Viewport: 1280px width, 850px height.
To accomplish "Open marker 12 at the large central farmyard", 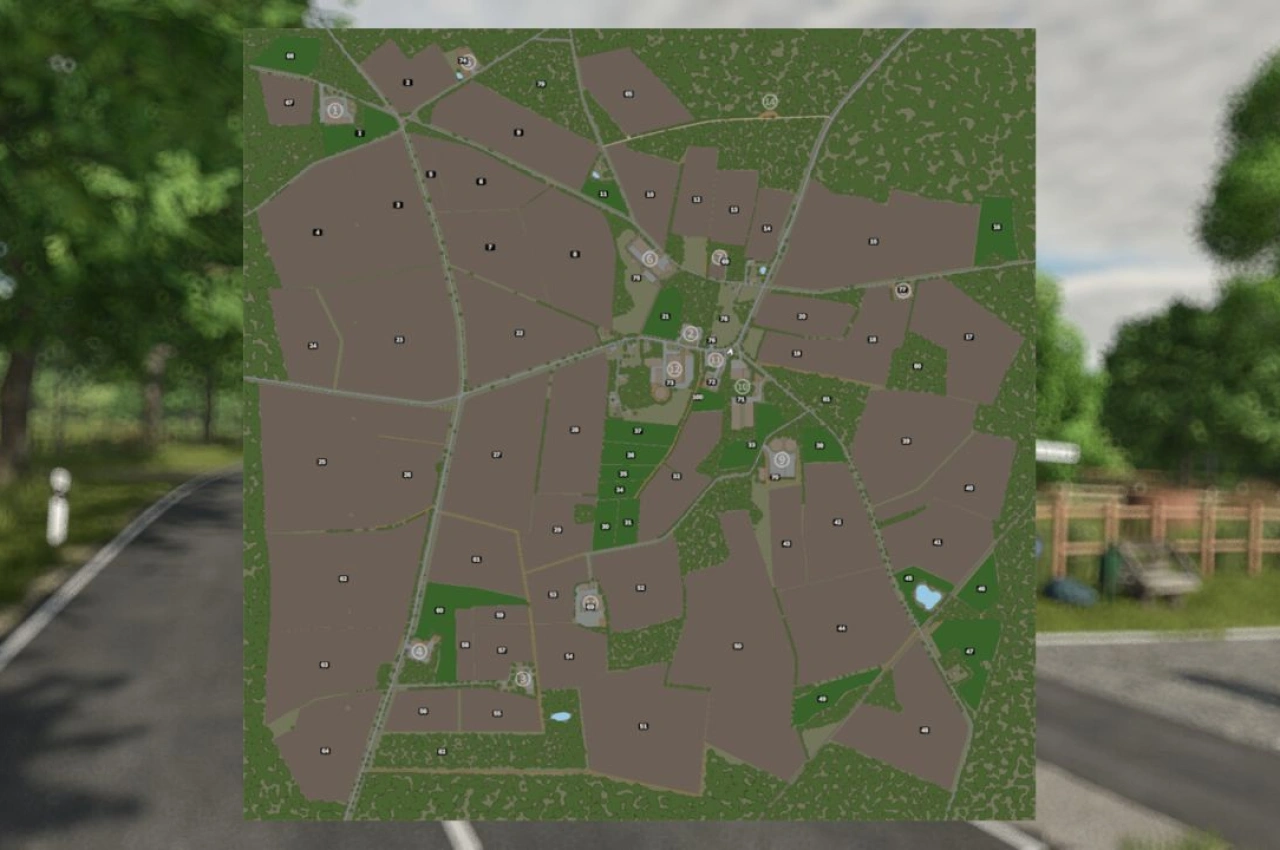I will click(x=674, y=369).
